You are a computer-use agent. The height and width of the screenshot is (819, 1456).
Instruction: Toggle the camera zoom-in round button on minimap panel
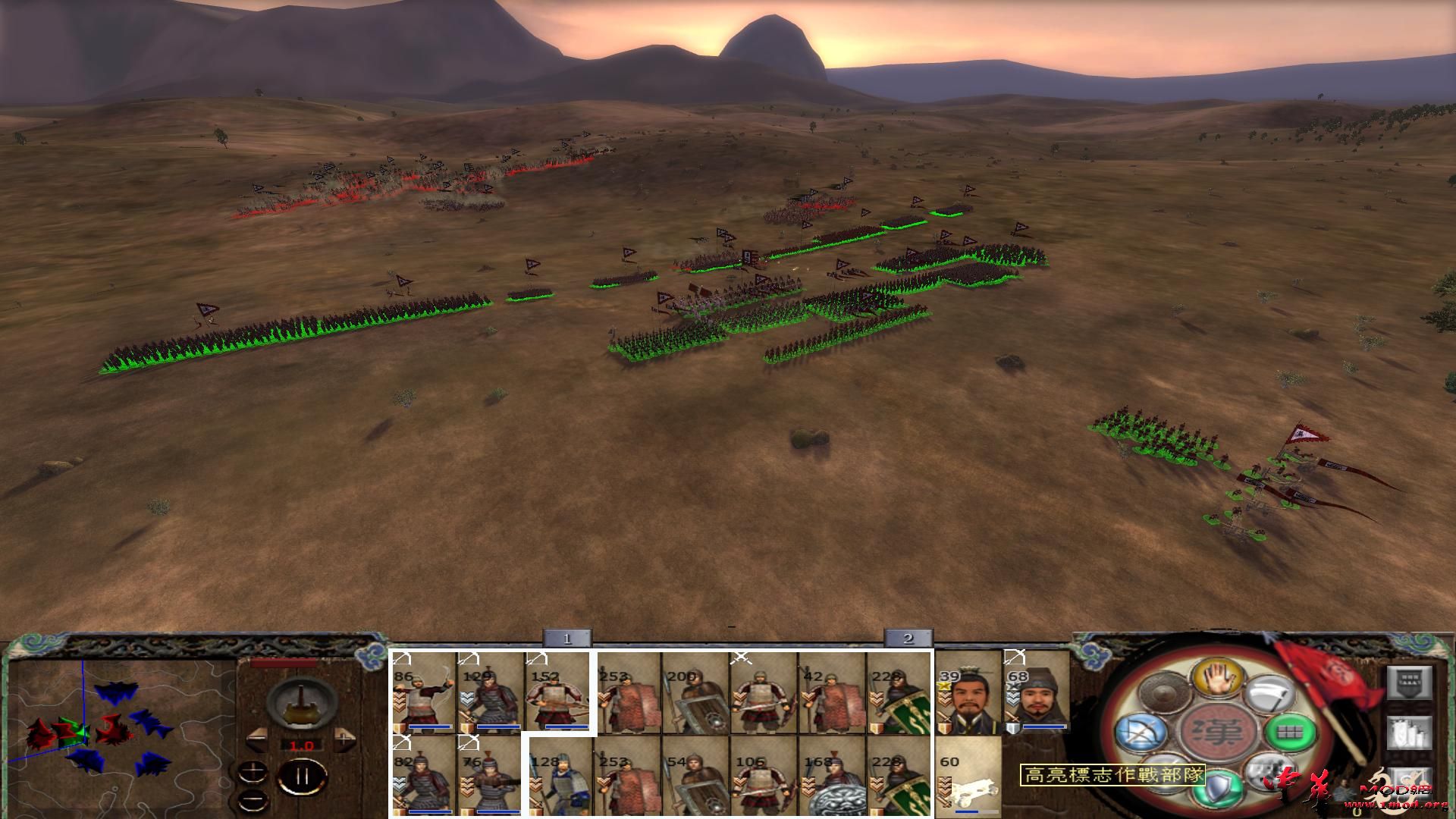[x=253, y=771]
